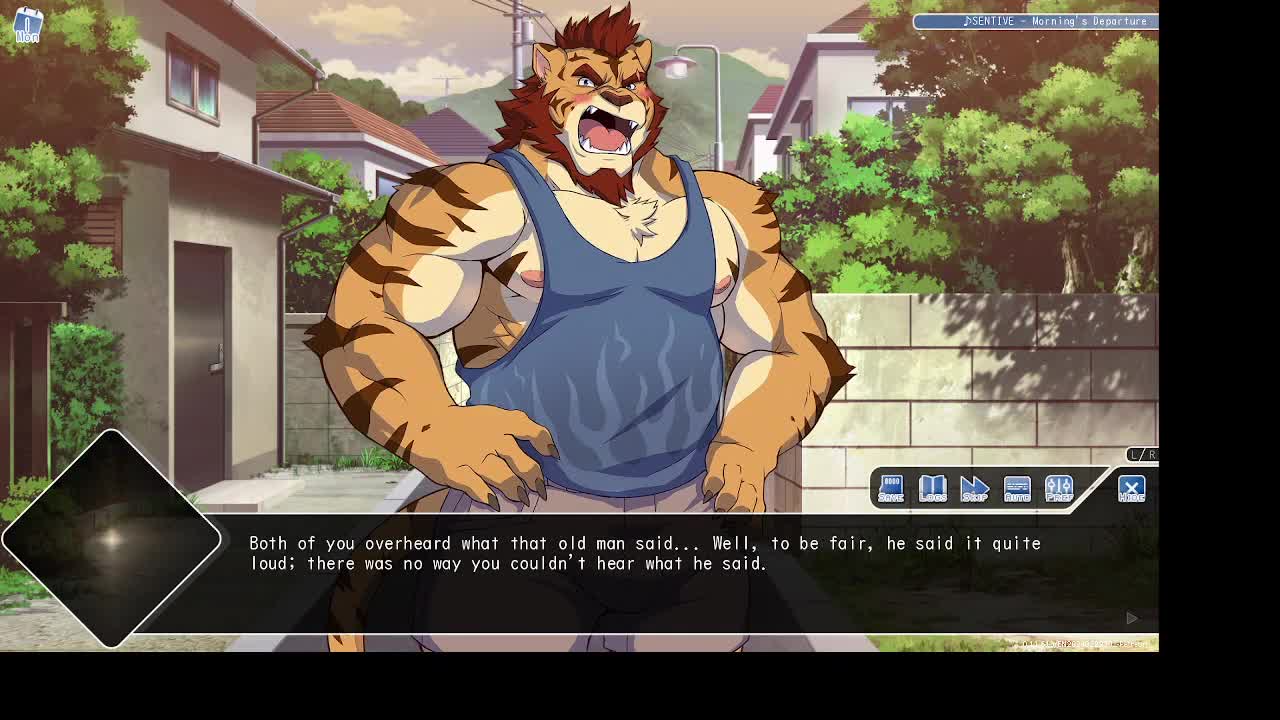Toggle Auto text advance
The width and height of the screenshot is (1280, 720).
pyautogui.click(x=1016, y=488)
